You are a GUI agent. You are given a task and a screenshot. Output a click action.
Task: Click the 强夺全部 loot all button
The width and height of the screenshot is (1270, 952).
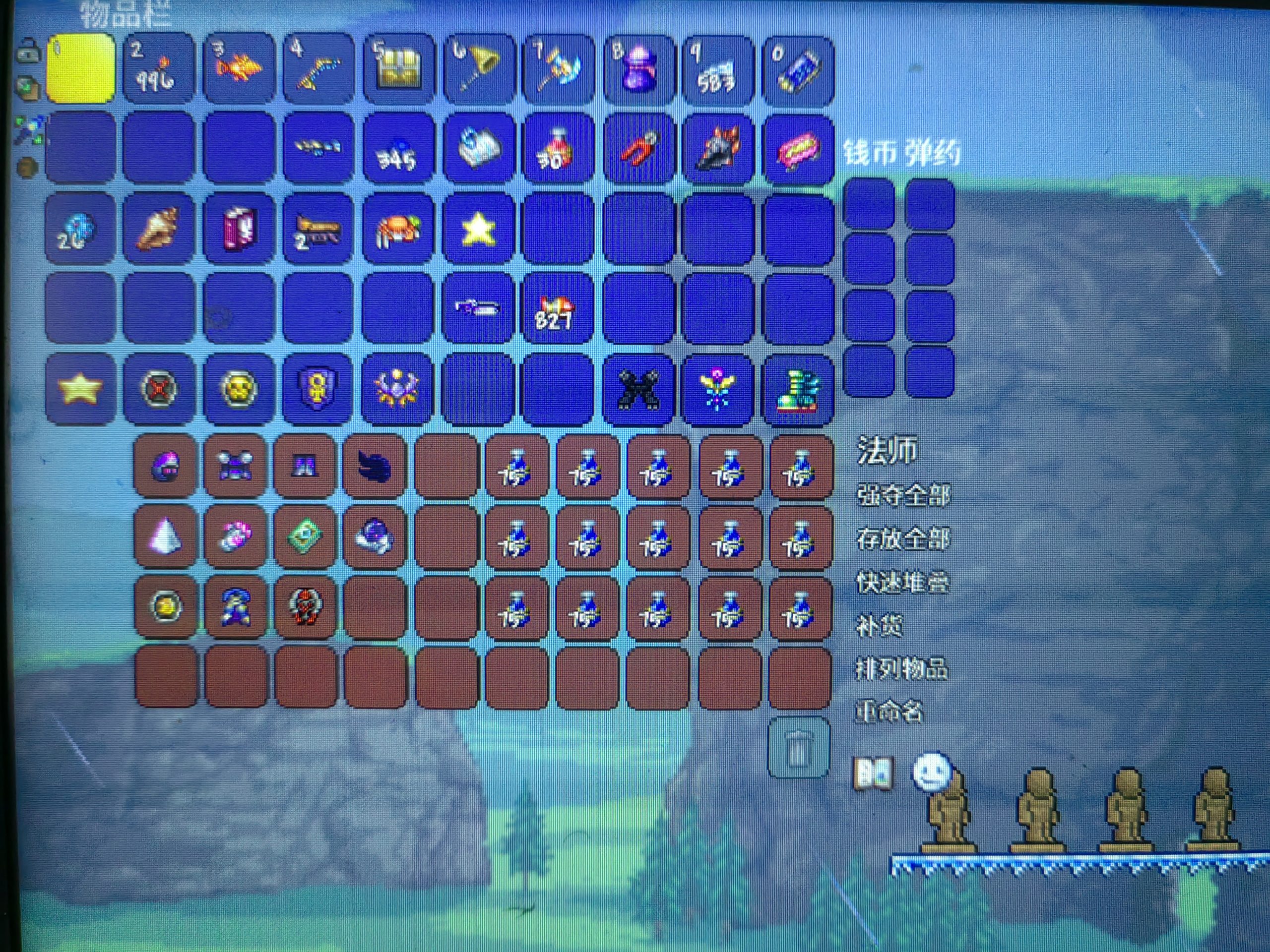(x=903, y=495)
